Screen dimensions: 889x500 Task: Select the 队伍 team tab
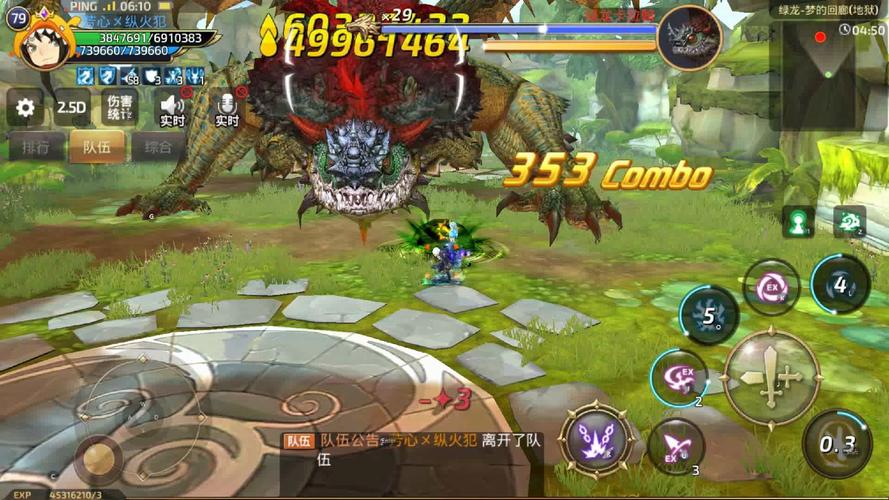coord(96,147)
